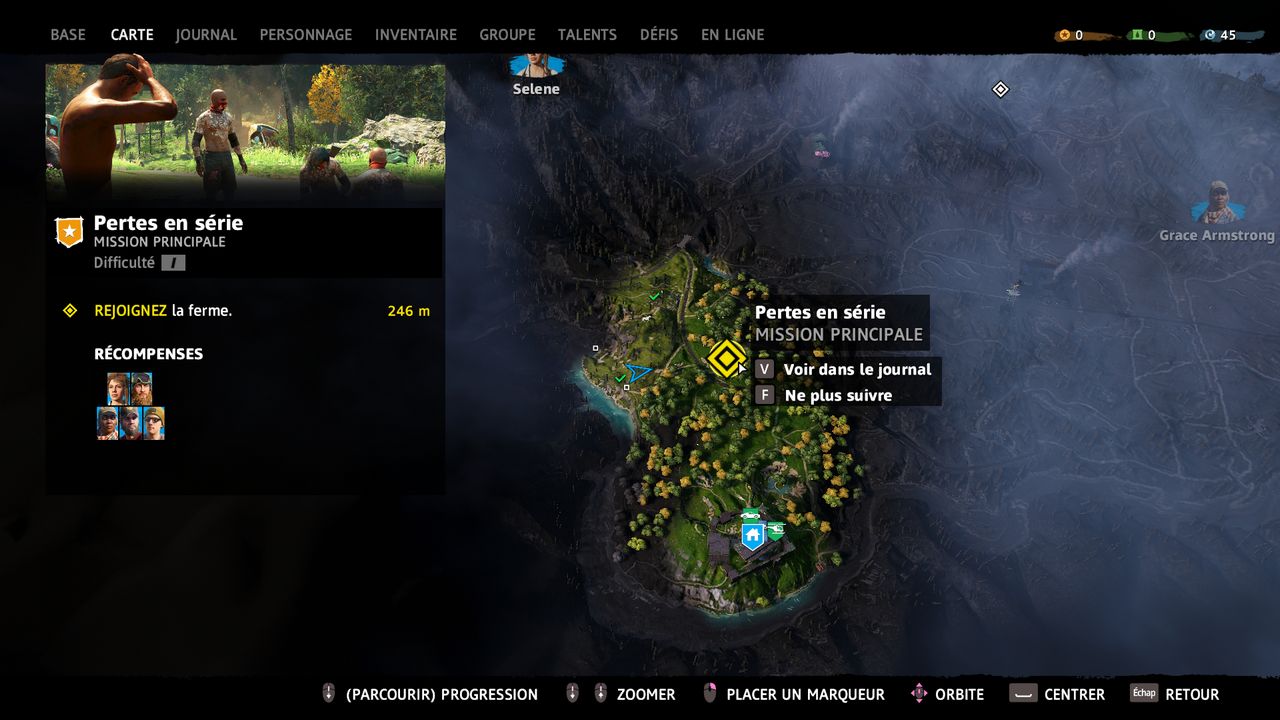
Task: Click the blue player arrow on the map
Action: (638, 373)
